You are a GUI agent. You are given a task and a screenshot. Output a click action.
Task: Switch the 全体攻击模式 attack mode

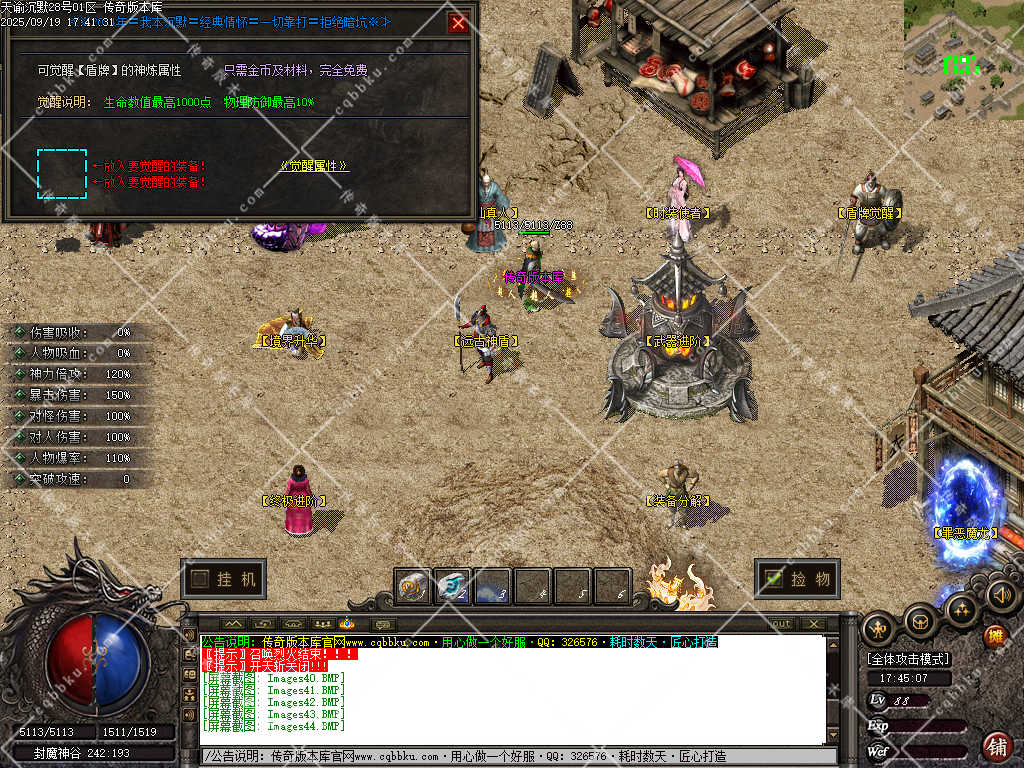click(x=908, y=659)
